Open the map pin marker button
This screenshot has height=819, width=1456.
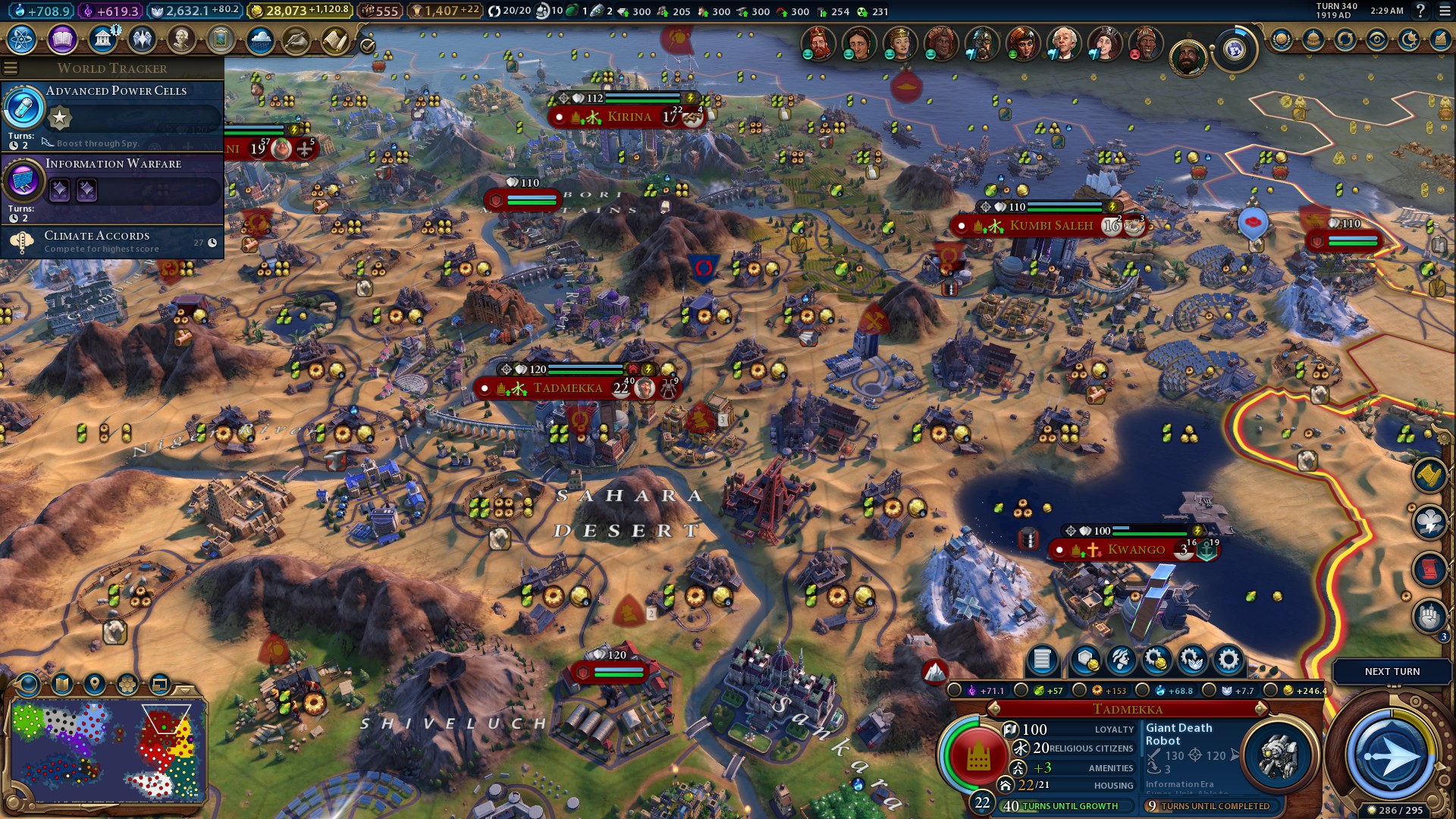pos(95,685)
